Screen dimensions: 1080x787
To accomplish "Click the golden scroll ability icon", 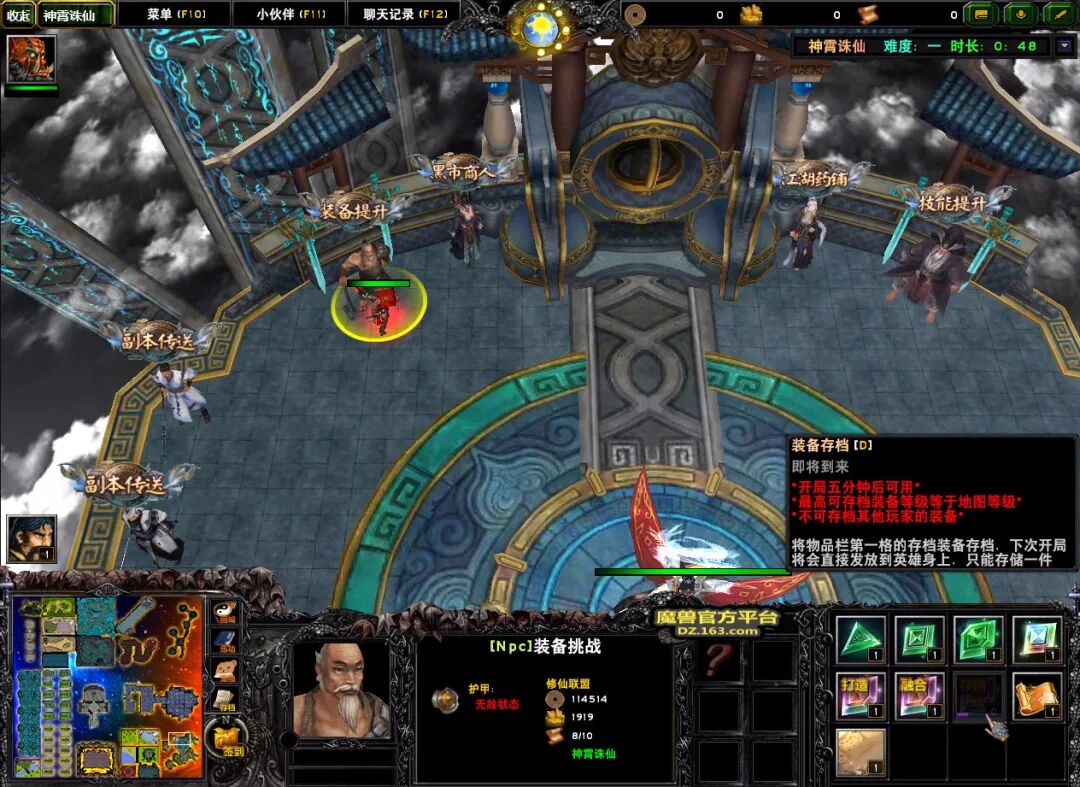I will [x=1037, y=696].
